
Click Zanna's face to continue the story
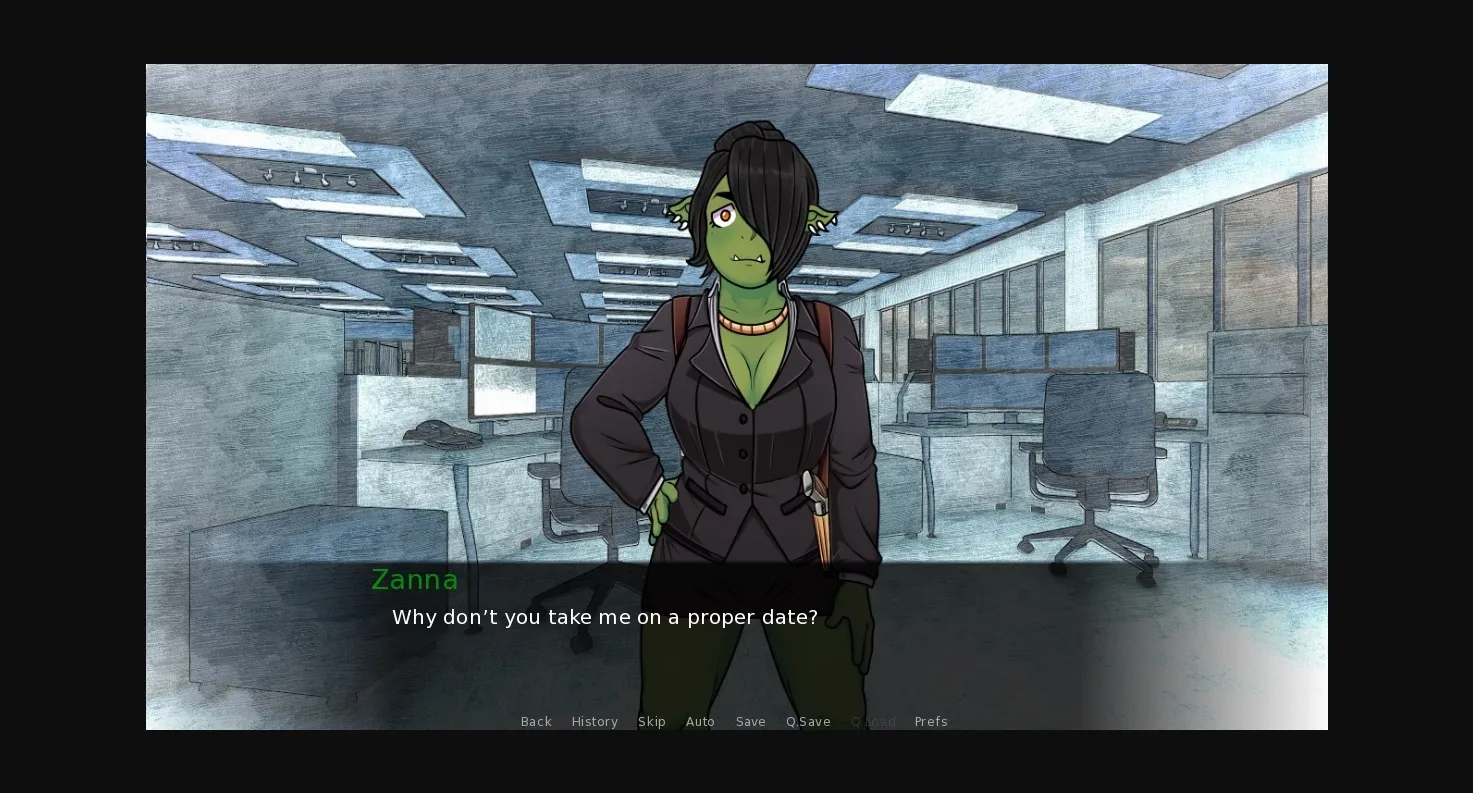point(740,230)
